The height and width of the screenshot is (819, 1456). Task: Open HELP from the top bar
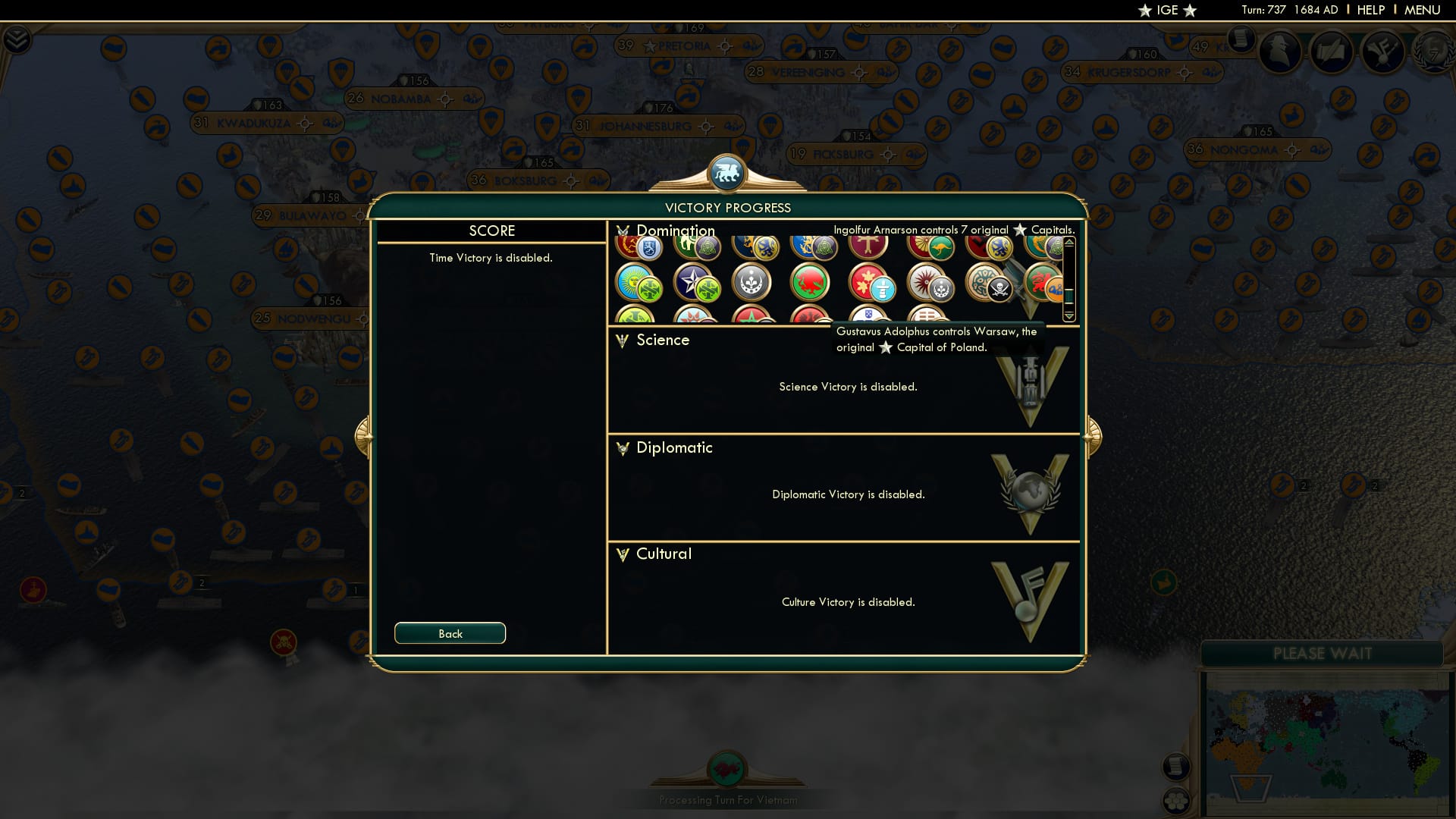pyautogui.click(x=1370, y=10)
